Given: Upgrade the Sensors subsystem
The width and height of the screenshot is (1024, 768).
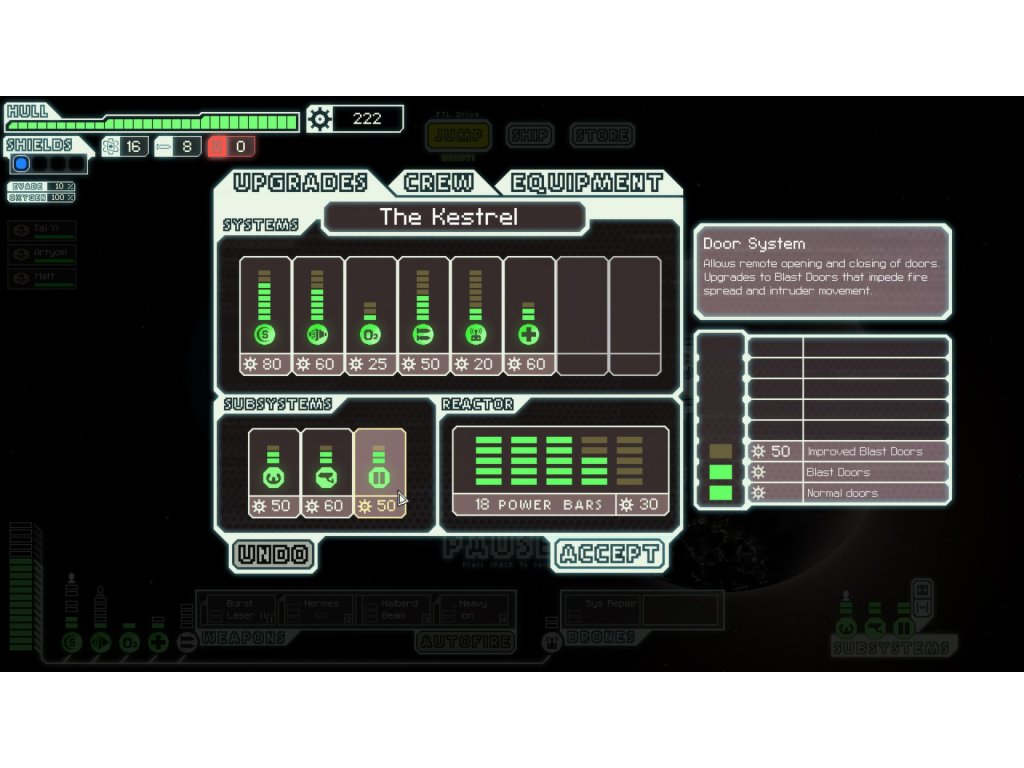Looking at the screenshot, I should (x=327, y=472).
